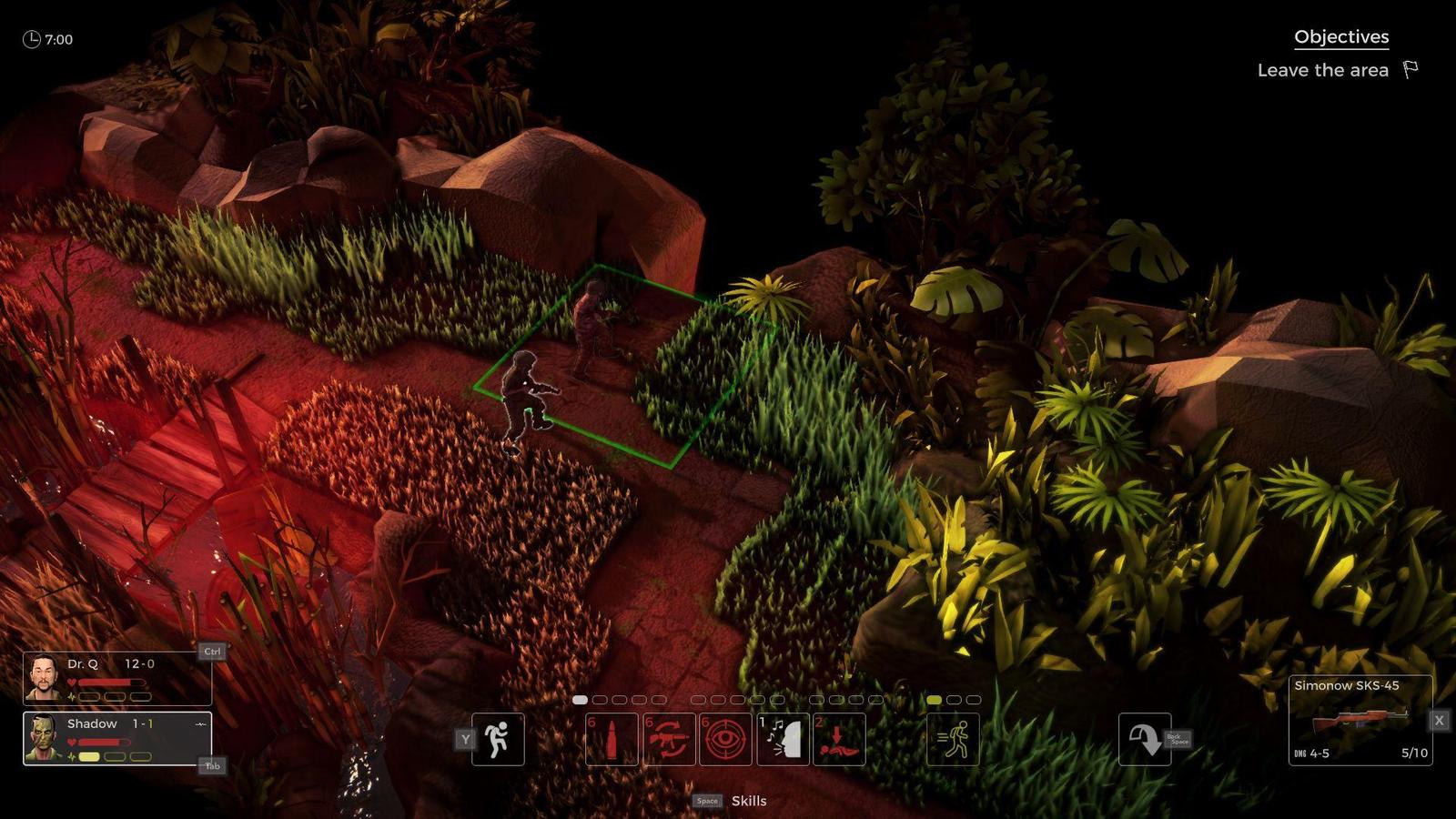Activate the single bullet shot ability
Viewport: 1456px width, 819px height.
(612, 739)
